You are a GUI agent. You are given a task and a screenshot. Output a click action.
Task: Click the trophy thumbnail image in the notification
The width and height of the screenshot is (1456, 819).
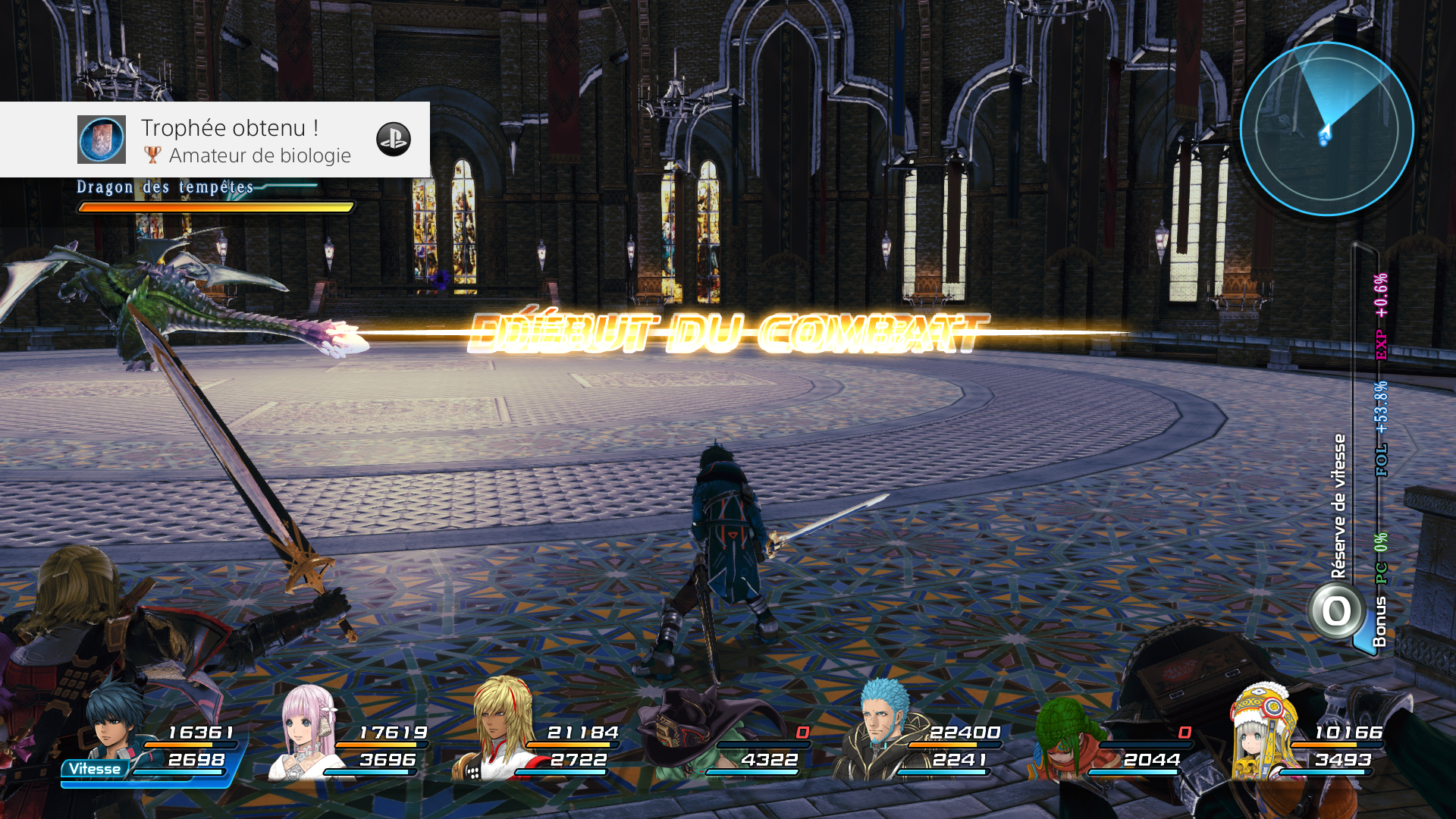[x=102, y=140]
